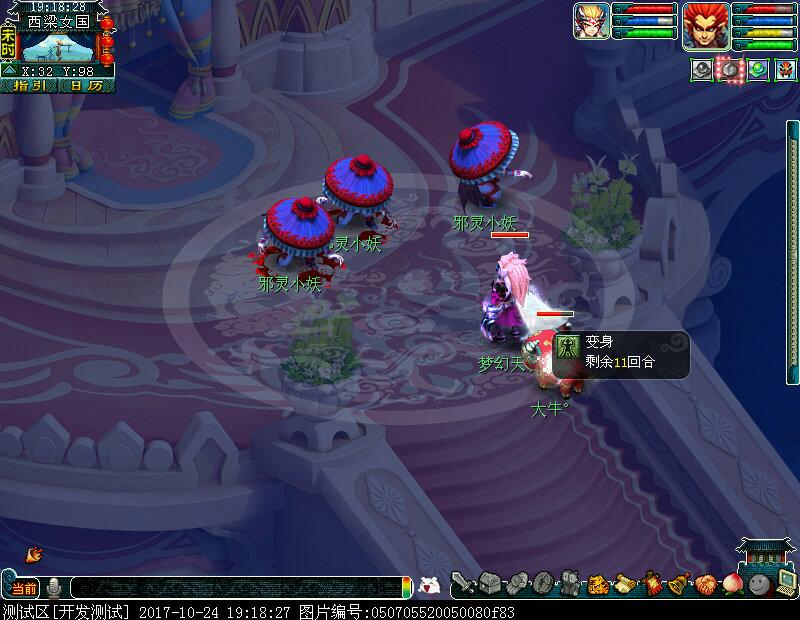Open the sword attack icon in toolbar
The height and width of the screenshot is (620, 800).
click(462, 583)
